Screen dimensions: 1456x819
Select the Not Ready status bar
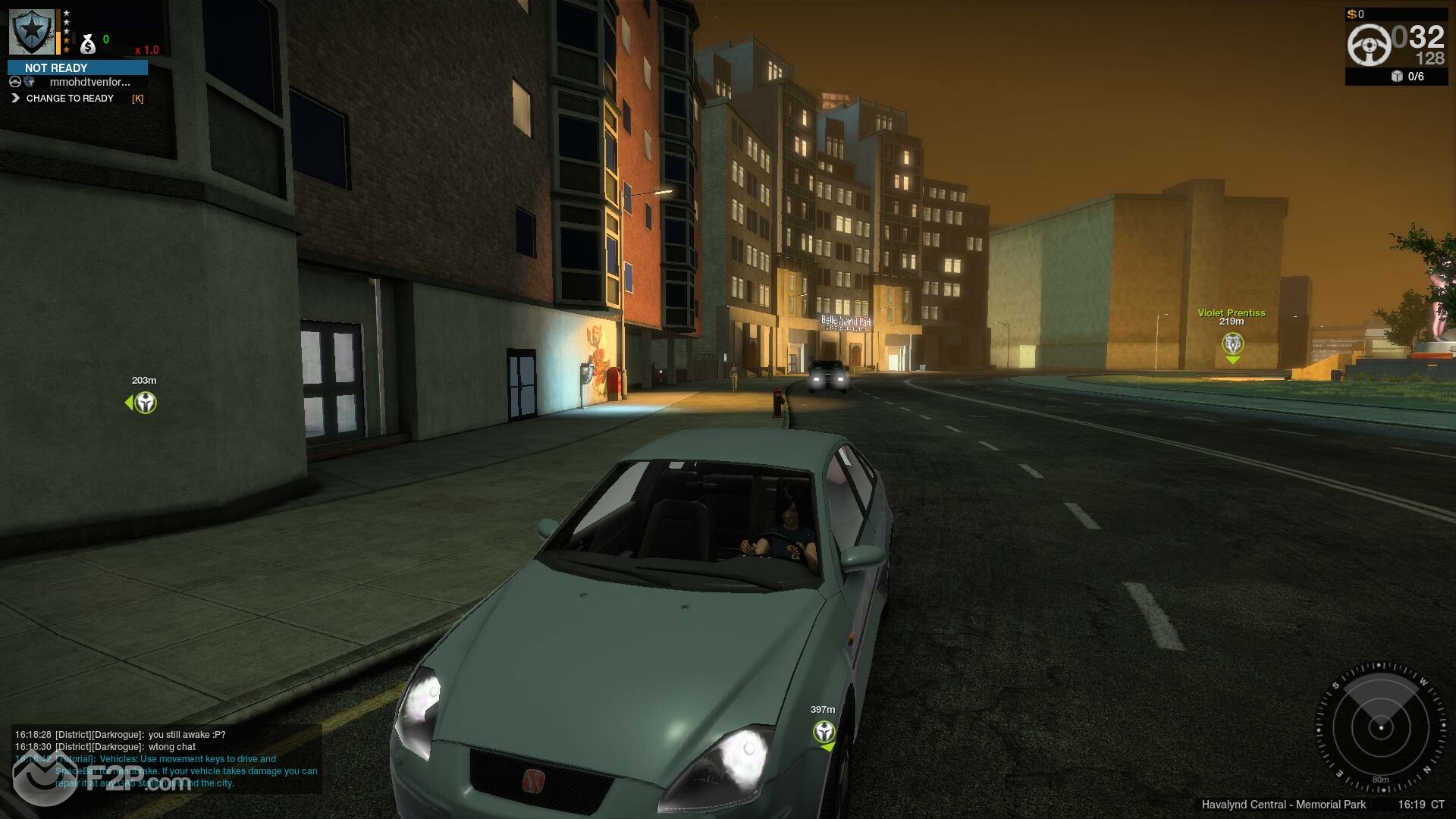77,67
